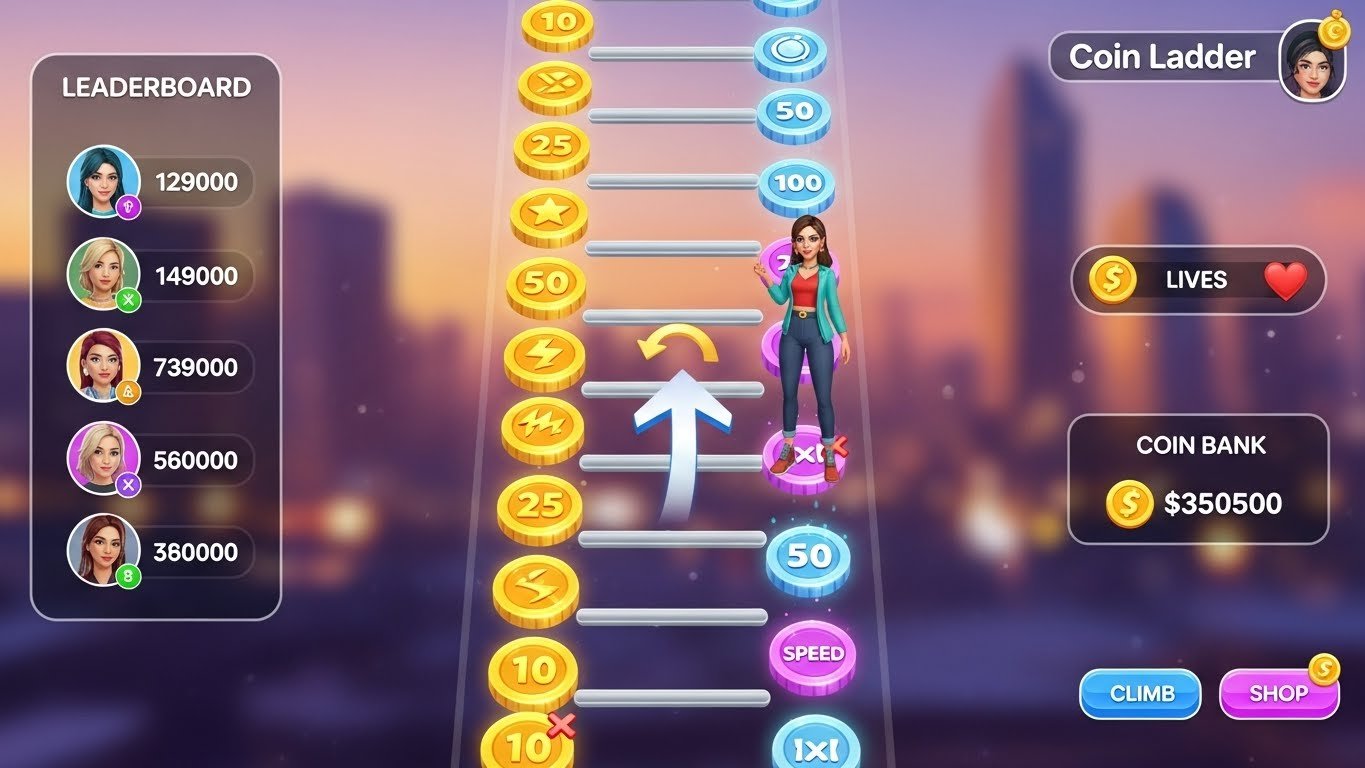
Task: Click the gold coin in Coin Bank
Action: (x=1129, y=503)
